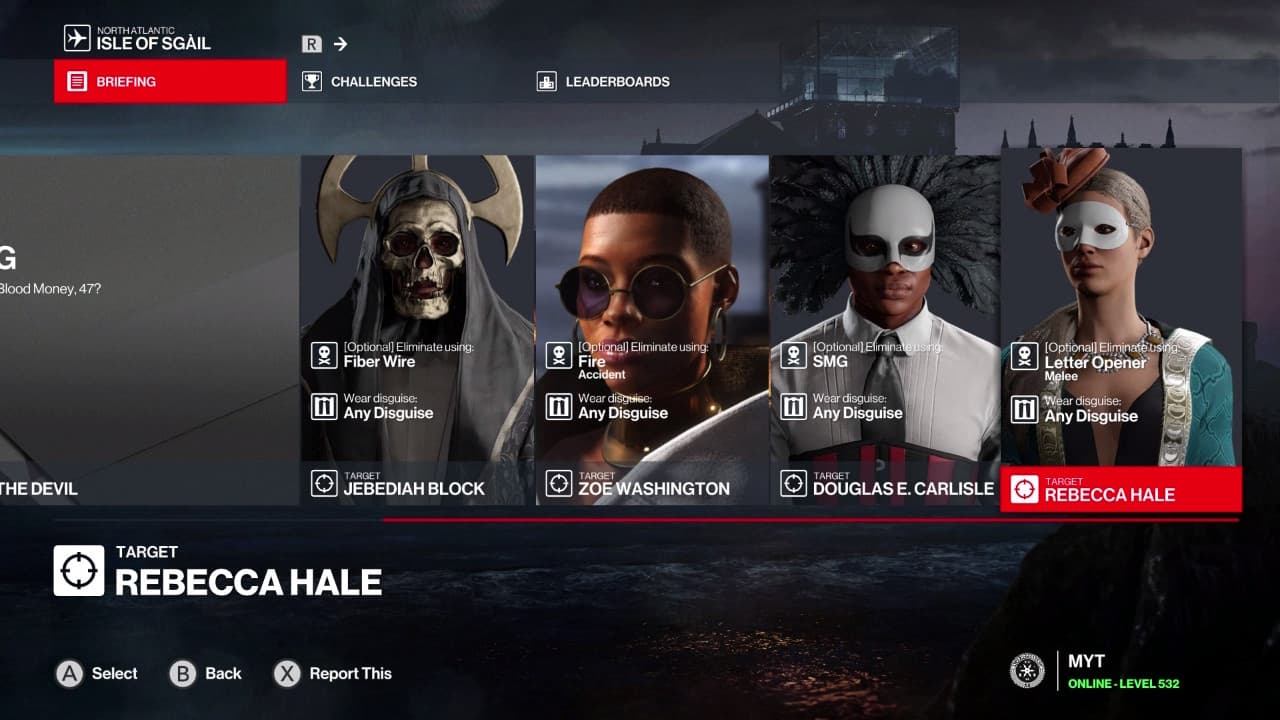Pick the Douglas E. Carlisle target card
Image resolution: width=1280 pixels, height=720 pixels.
click(x=886, y=330)
